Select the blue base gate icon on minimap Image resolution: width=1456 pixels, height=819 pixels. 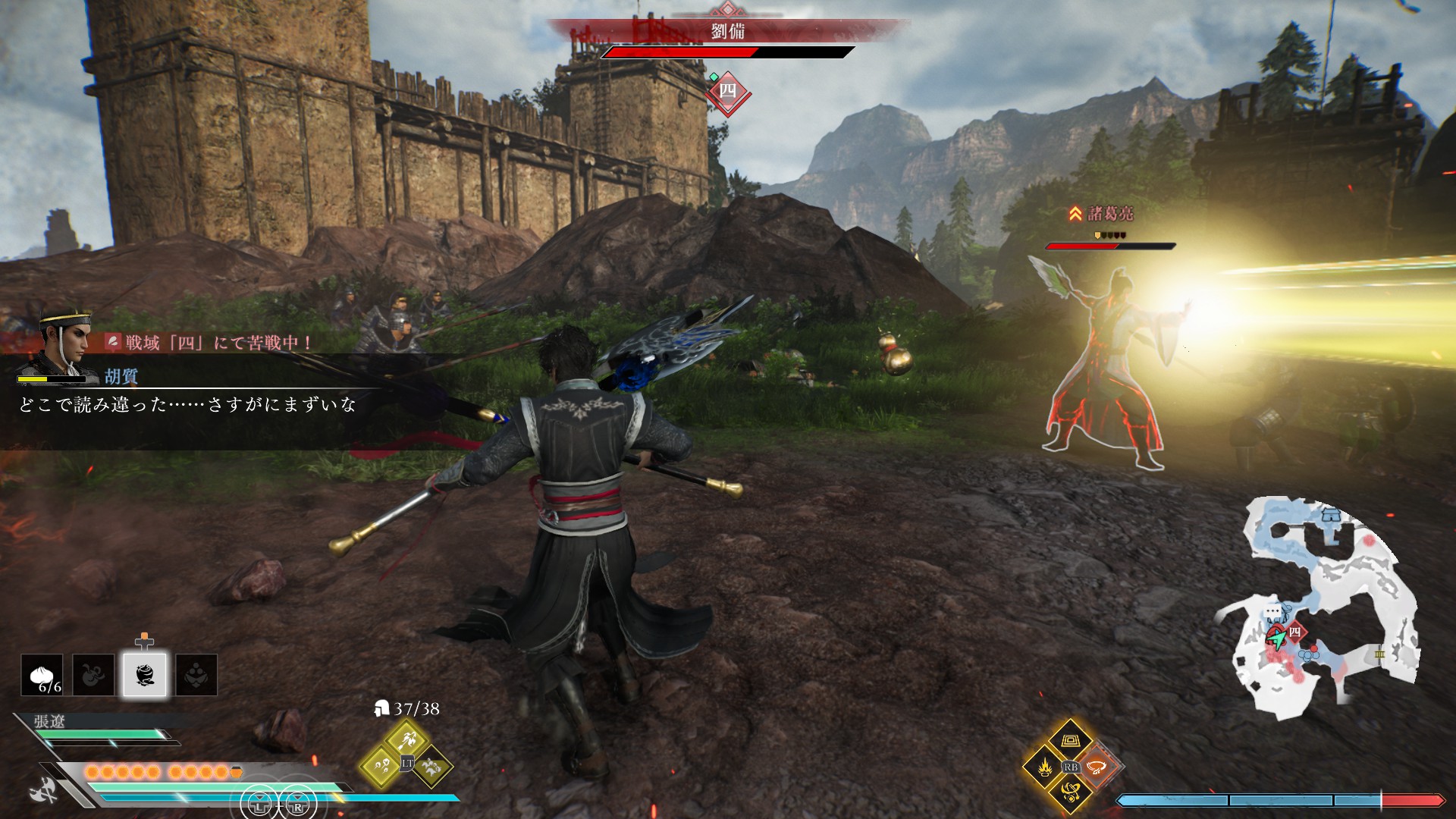pyautogui.click(x=1331, y=516)
